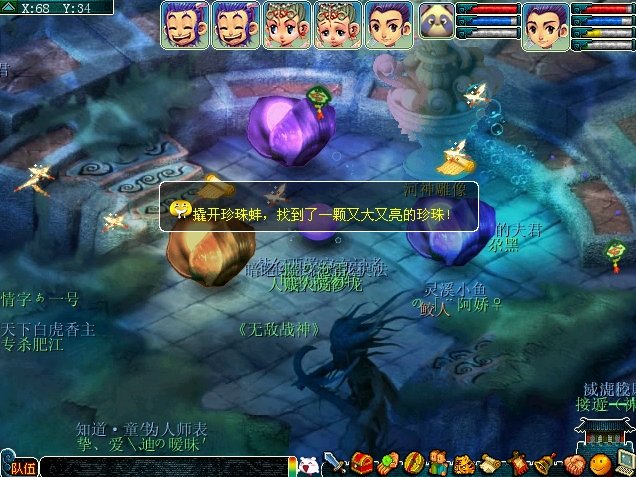Open the handshake friends icon
The width and height of the screenshot is (636, 477).
coord(573,464)
